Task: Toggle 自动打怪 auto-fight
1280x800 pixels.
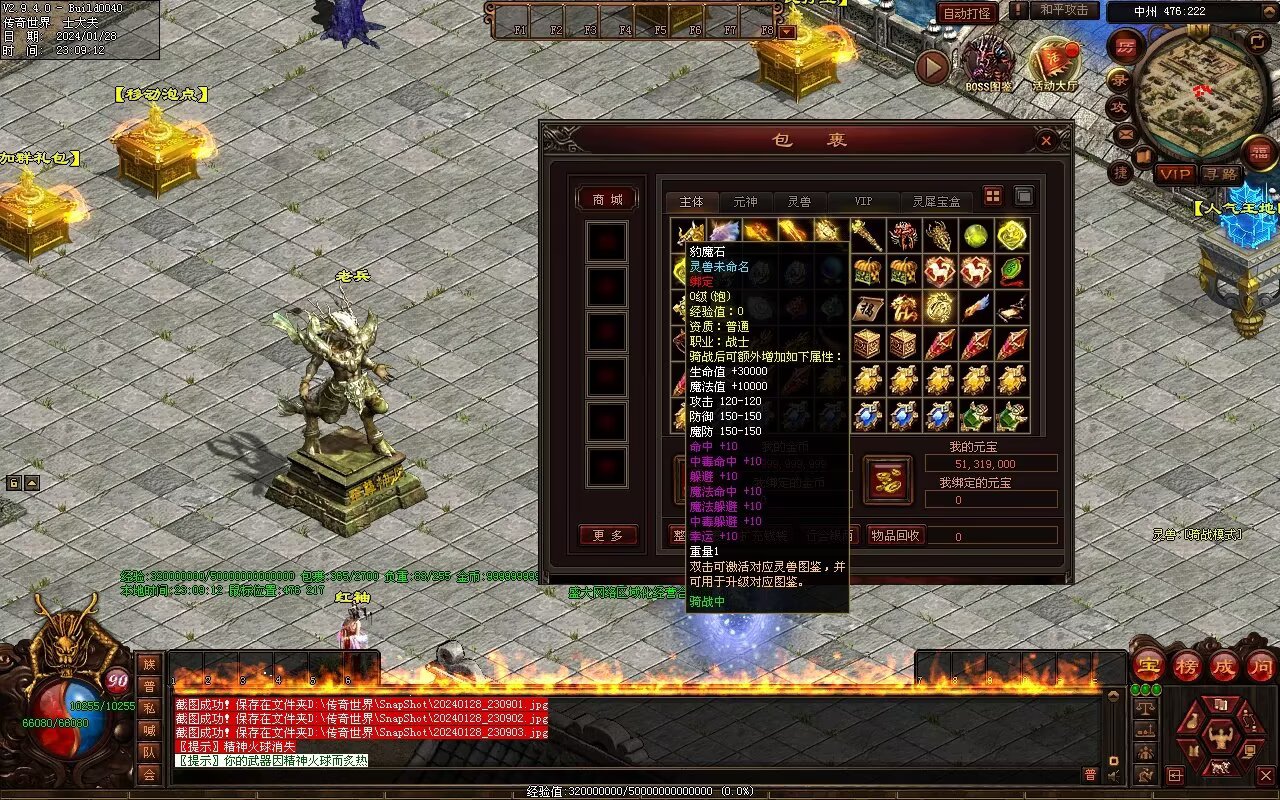Action: pos(967,13)
